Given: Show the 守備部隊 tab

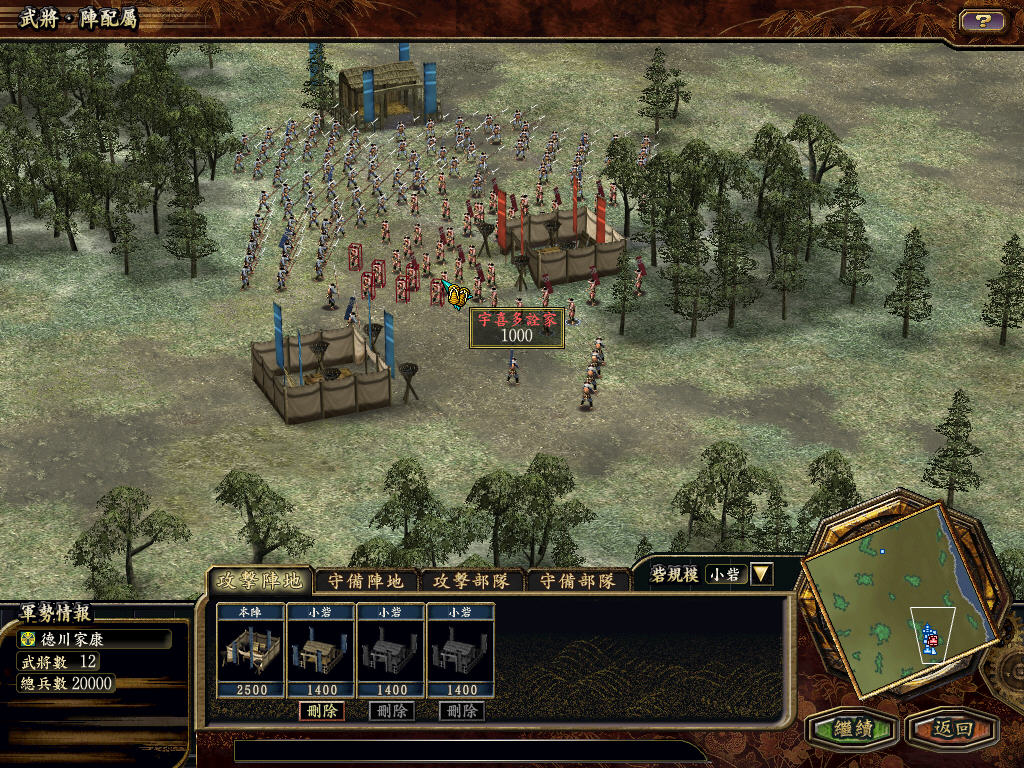Looking at the screenshot, I should click(x=578, y=581).
